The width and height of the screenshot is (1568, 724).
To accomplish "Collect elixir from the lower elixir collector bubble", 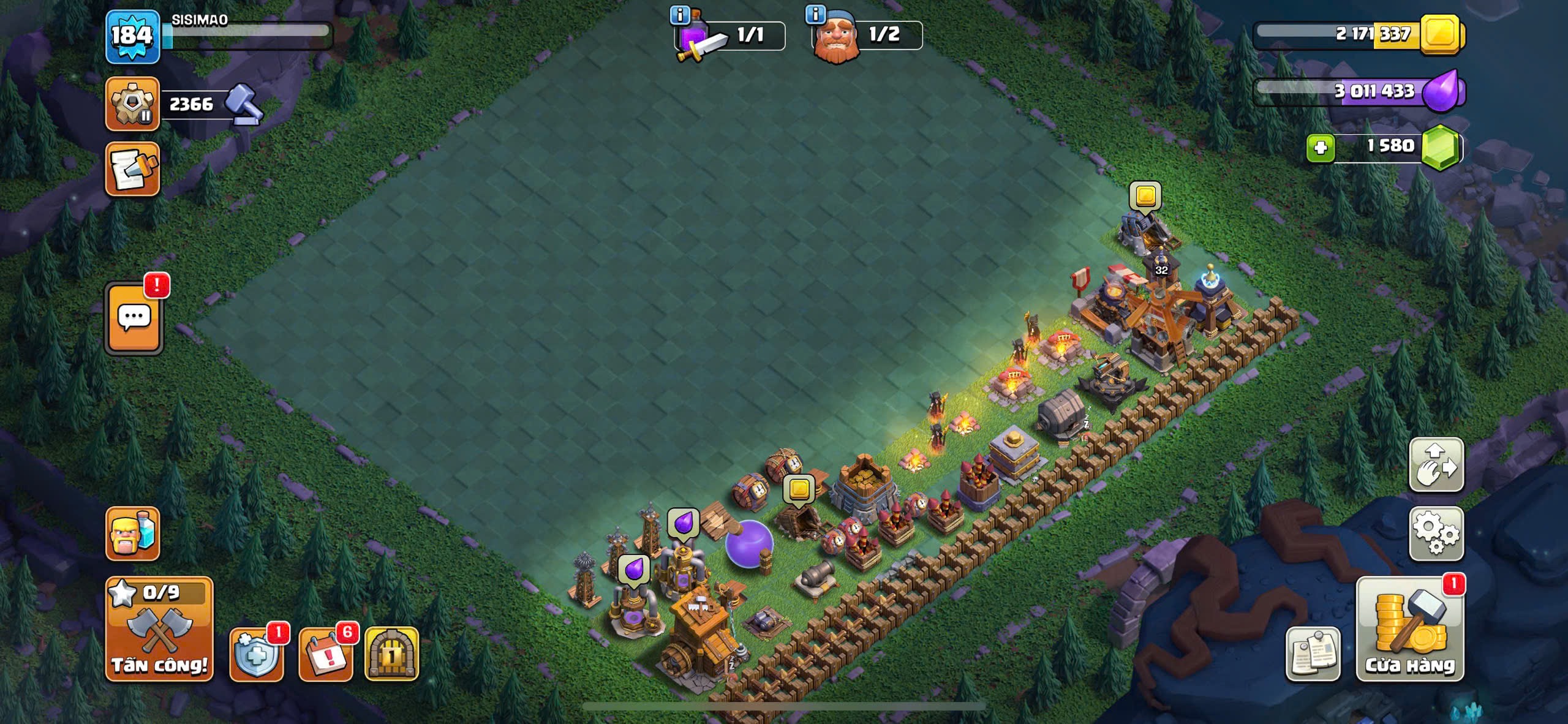I will click(x=633, y=568).
